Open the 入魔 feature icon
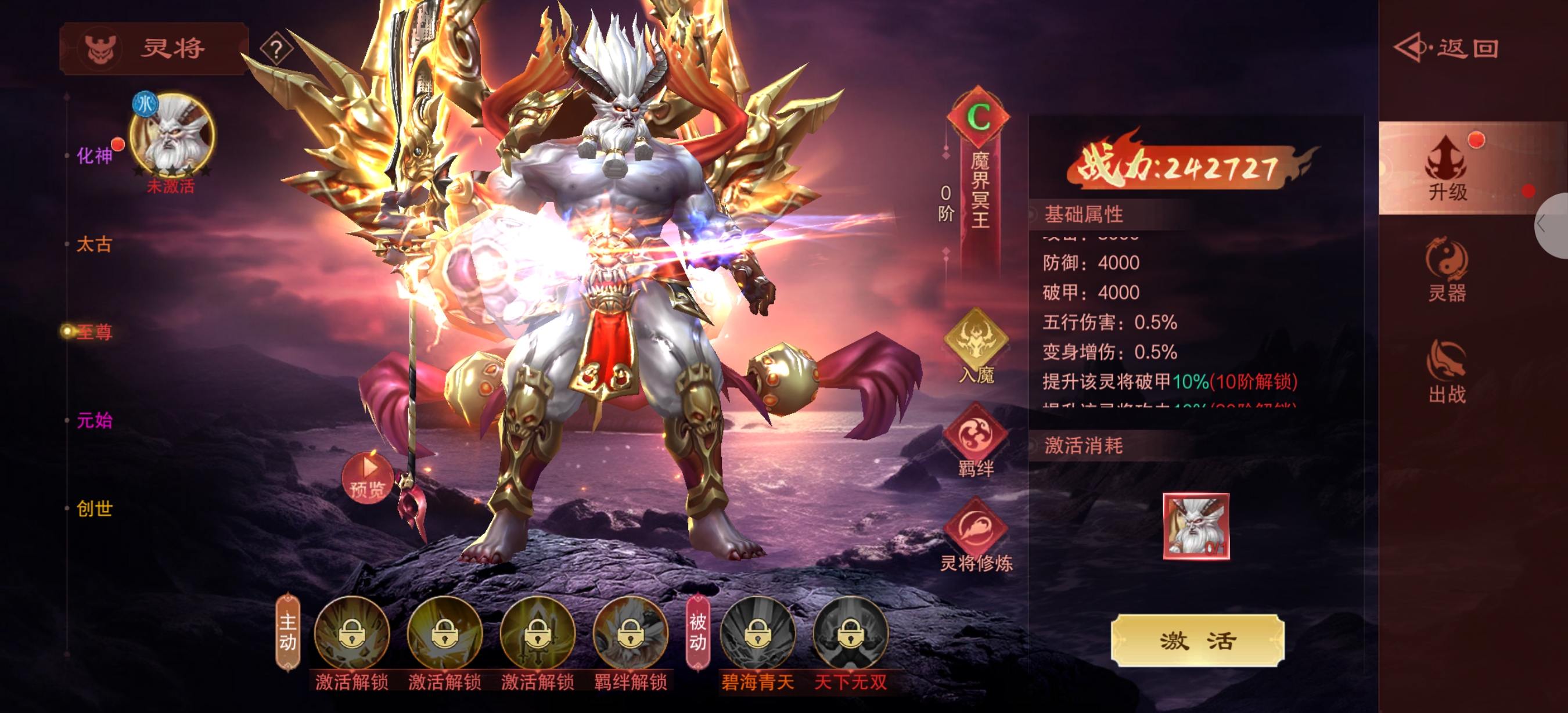The width and height of the screenshot is (1568, 713). coord(976,344)
